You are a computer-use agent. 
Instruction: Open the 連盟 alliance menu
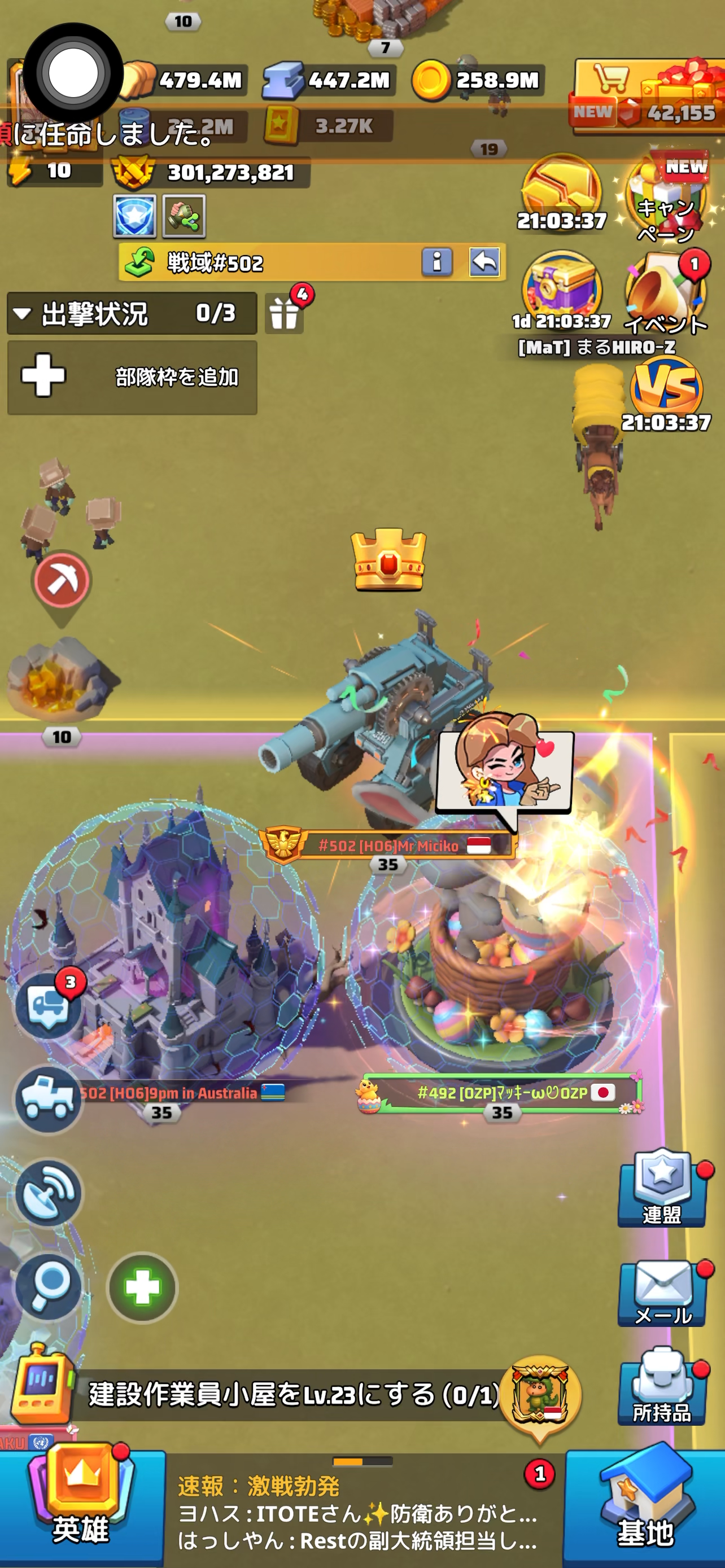click(662, 1189)
